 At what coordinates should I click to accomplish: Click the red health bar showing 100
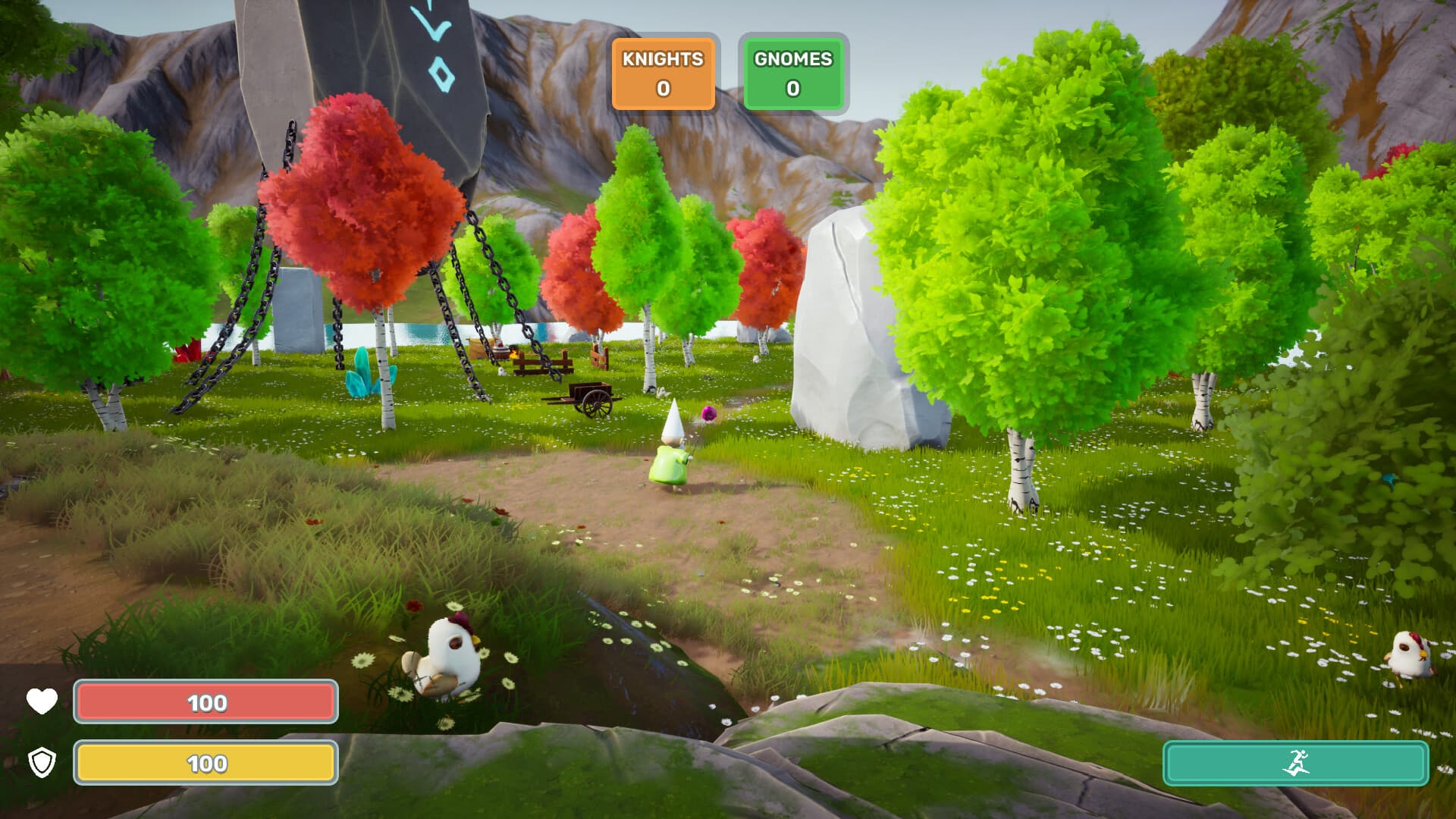pyautogui.click(x=205, y=701)
